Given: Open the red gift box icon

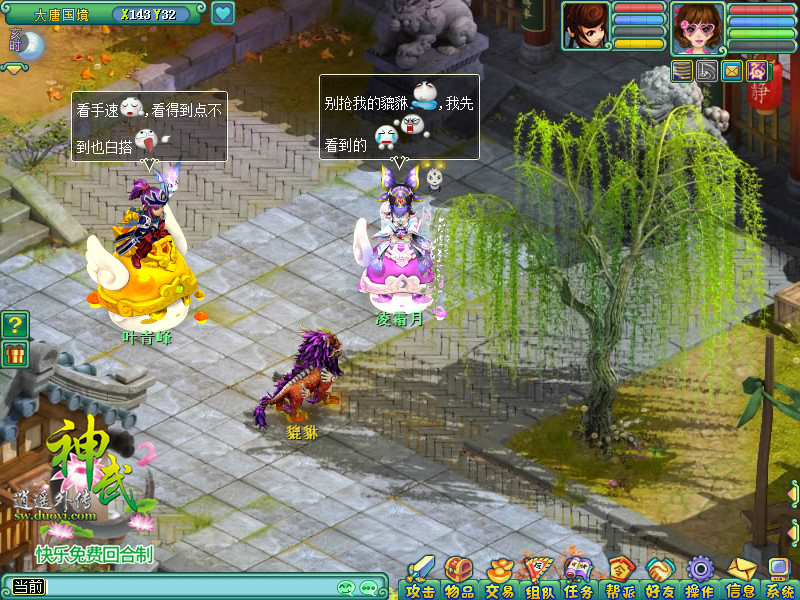Looking at the screenshot, I should click(x=14, y=353).
